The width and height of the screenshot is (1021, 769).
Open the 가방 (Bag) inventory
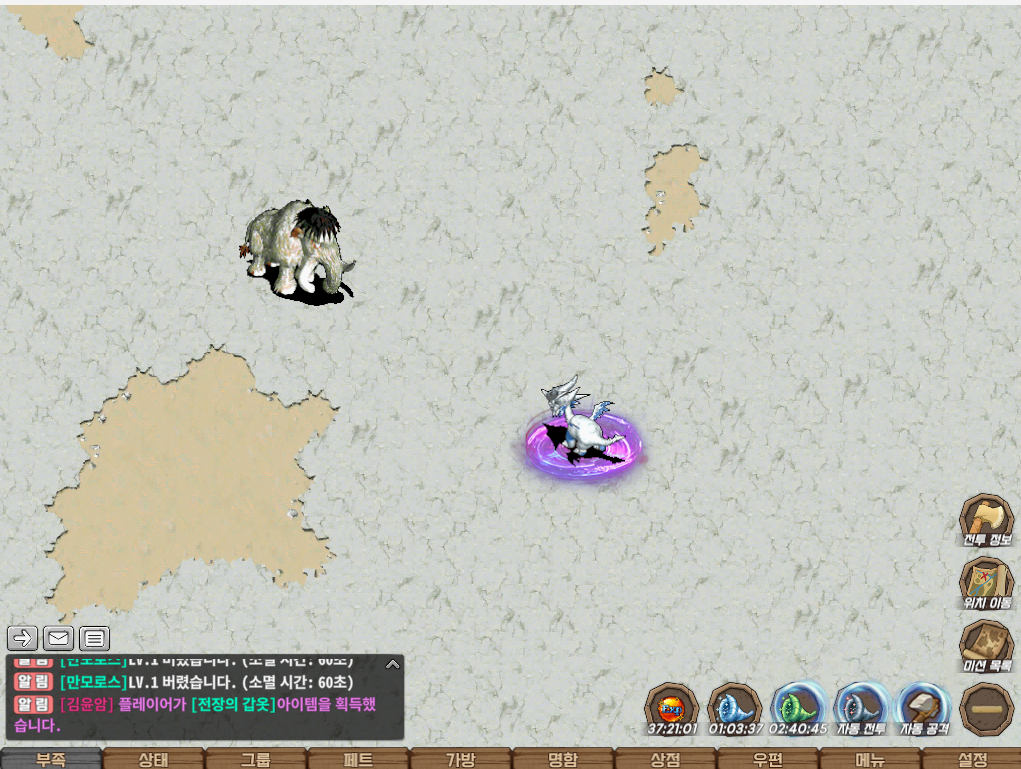pos(459,759)
